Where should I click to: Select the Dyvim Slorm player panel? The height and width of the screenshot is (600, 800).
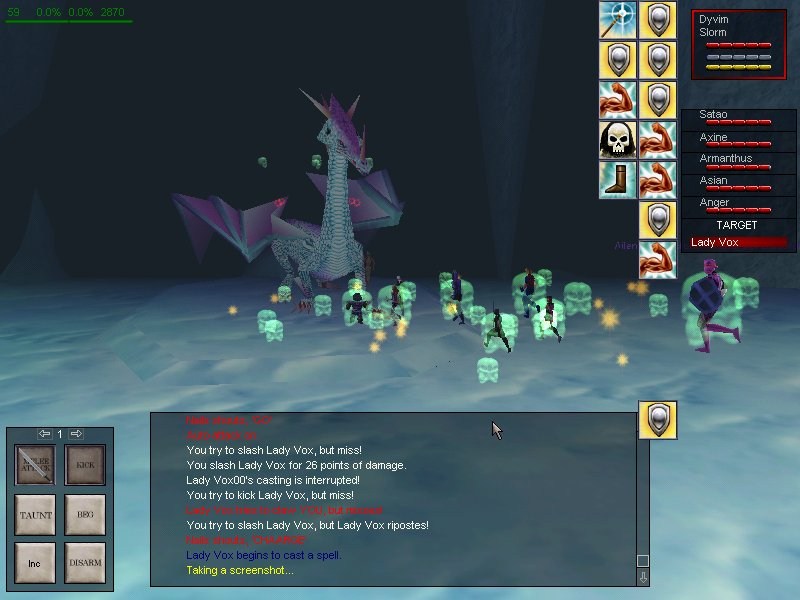pos(738,43)
